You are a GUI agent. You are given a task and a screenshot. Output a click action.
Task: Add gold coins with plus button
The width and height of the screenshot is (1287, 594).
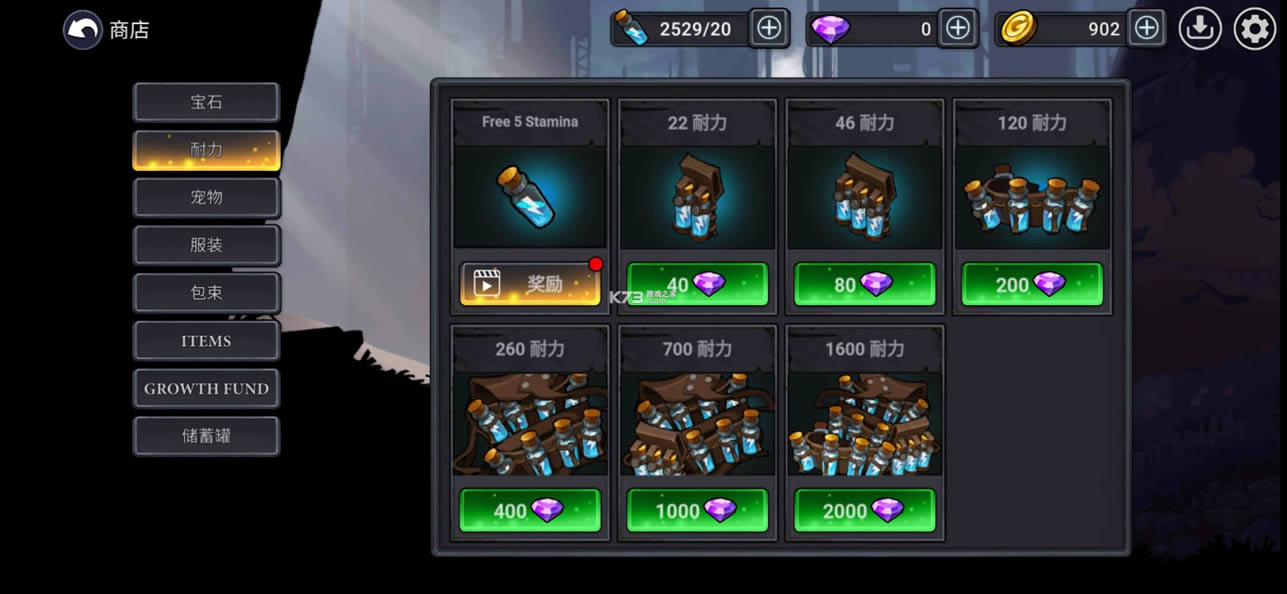(1147, 28)
